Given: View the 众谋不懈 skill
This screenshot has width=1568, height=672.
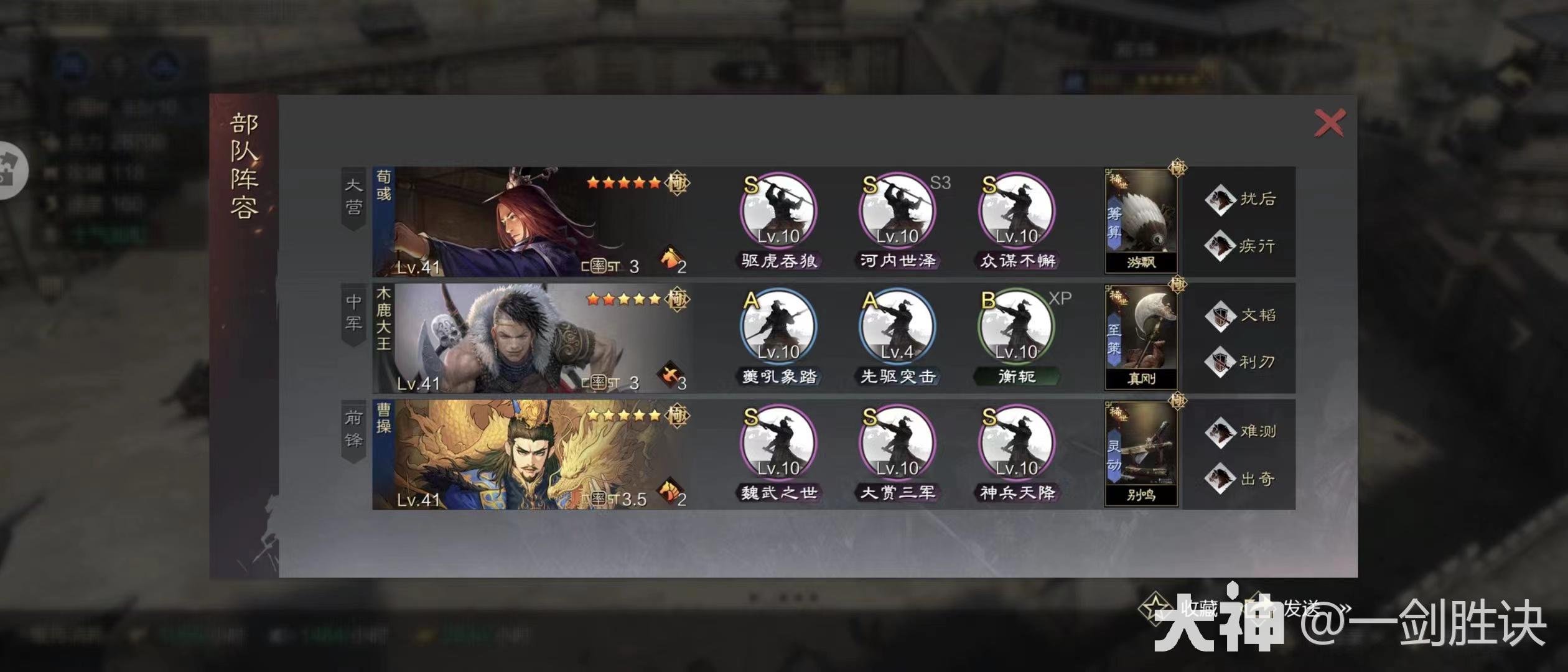Looking at the screenshot, I should (x=1017, y=212).
